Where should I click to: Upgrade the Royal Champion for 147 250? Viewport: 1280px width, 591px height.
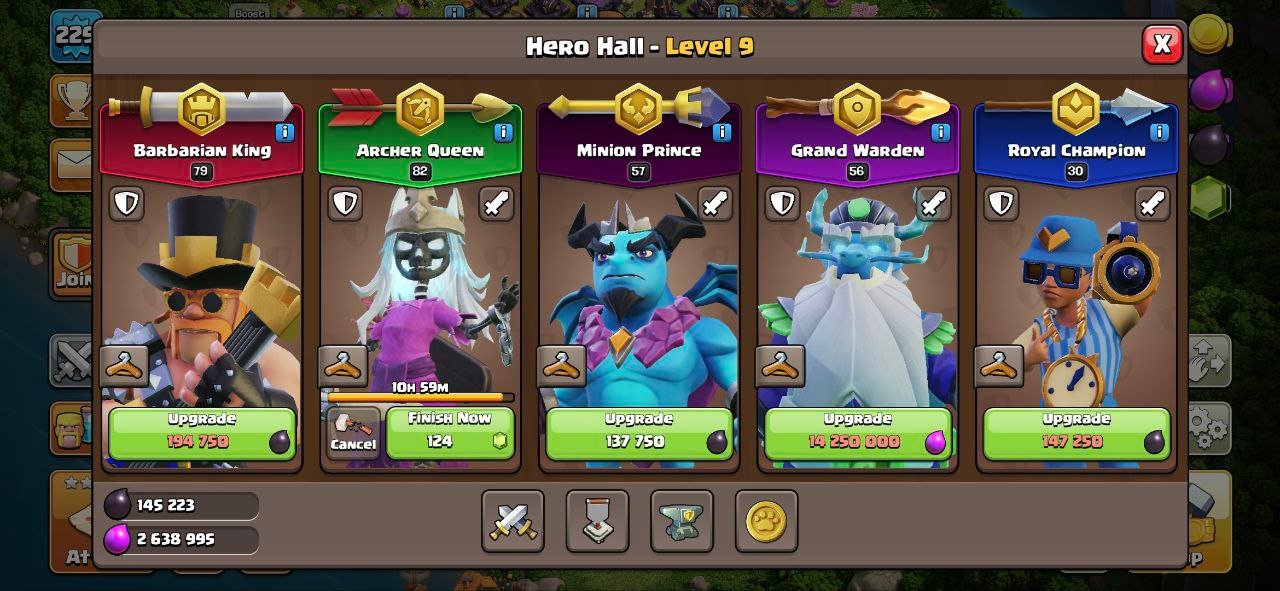(1076, 432)
